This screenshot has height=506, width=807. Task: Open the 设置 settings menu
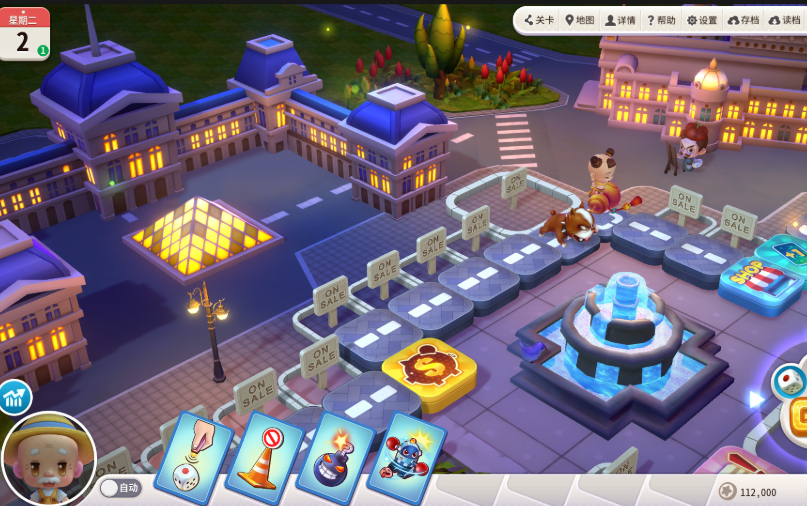pyautogui.click(x=702, y=20)
